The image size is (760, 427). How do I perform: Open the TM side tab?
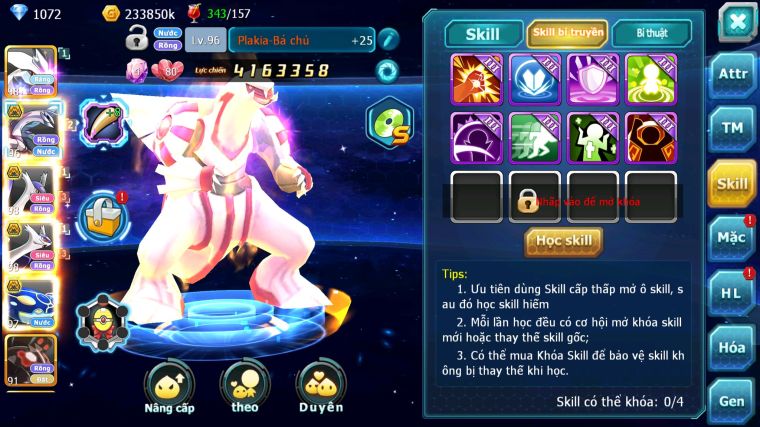(732, 128)
